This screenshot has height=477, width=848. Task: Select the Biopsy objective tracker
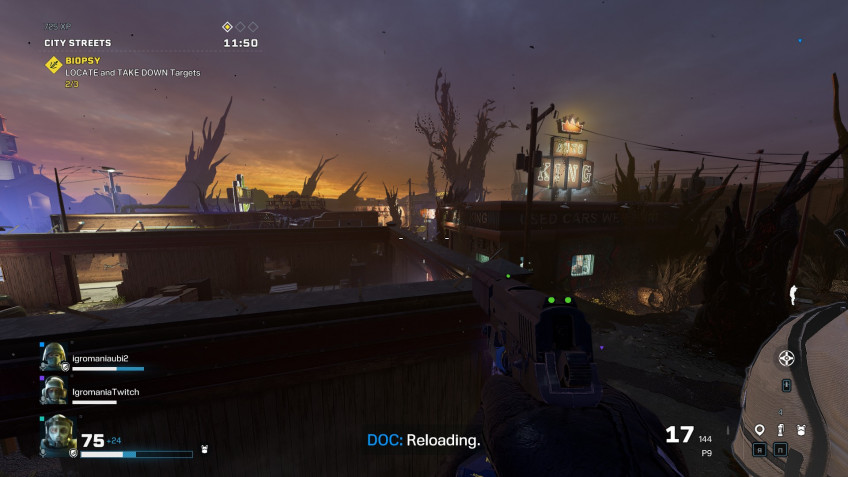(54, 65)
